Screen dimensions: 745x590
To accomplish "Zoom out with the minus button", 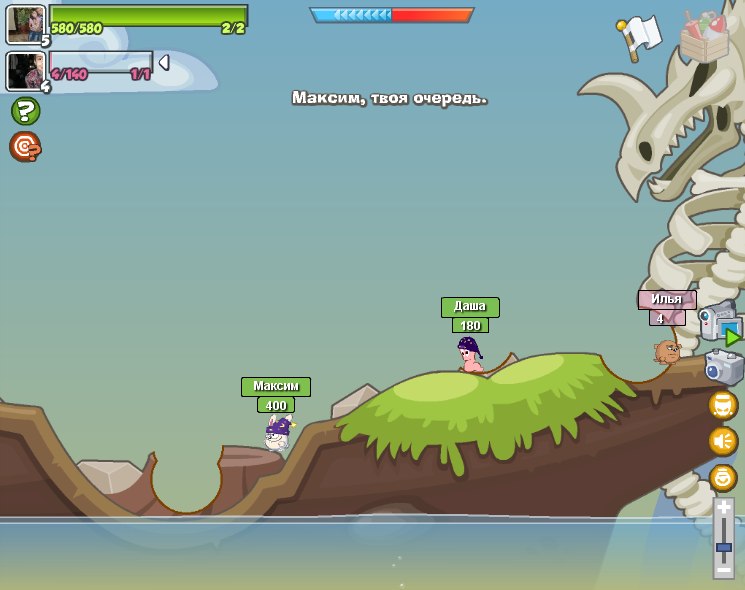I will pyautogui.click(x=723, y=568).
